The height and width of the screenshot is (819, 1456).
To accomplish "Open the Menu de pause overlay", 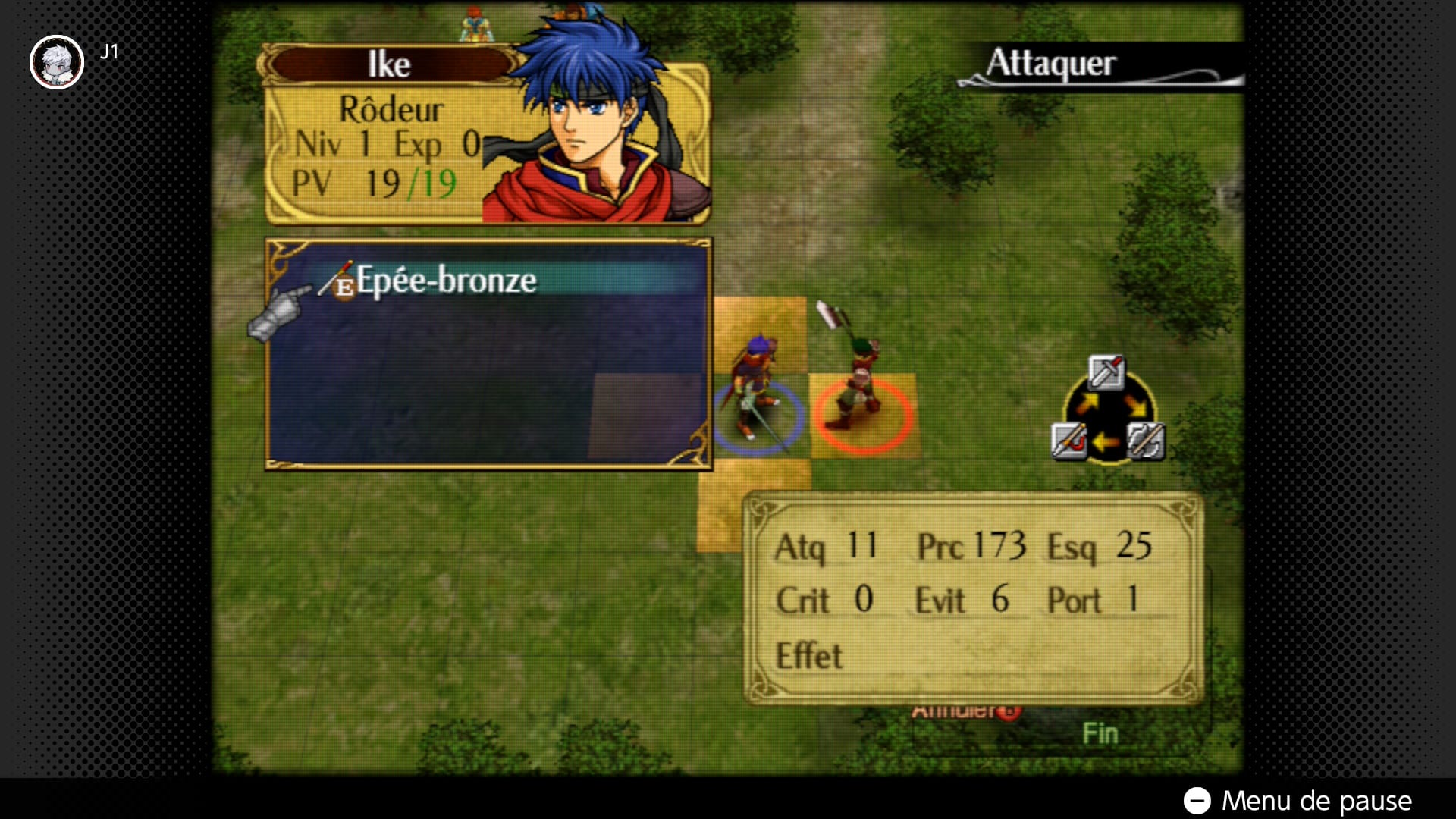I will [1298, 801].
